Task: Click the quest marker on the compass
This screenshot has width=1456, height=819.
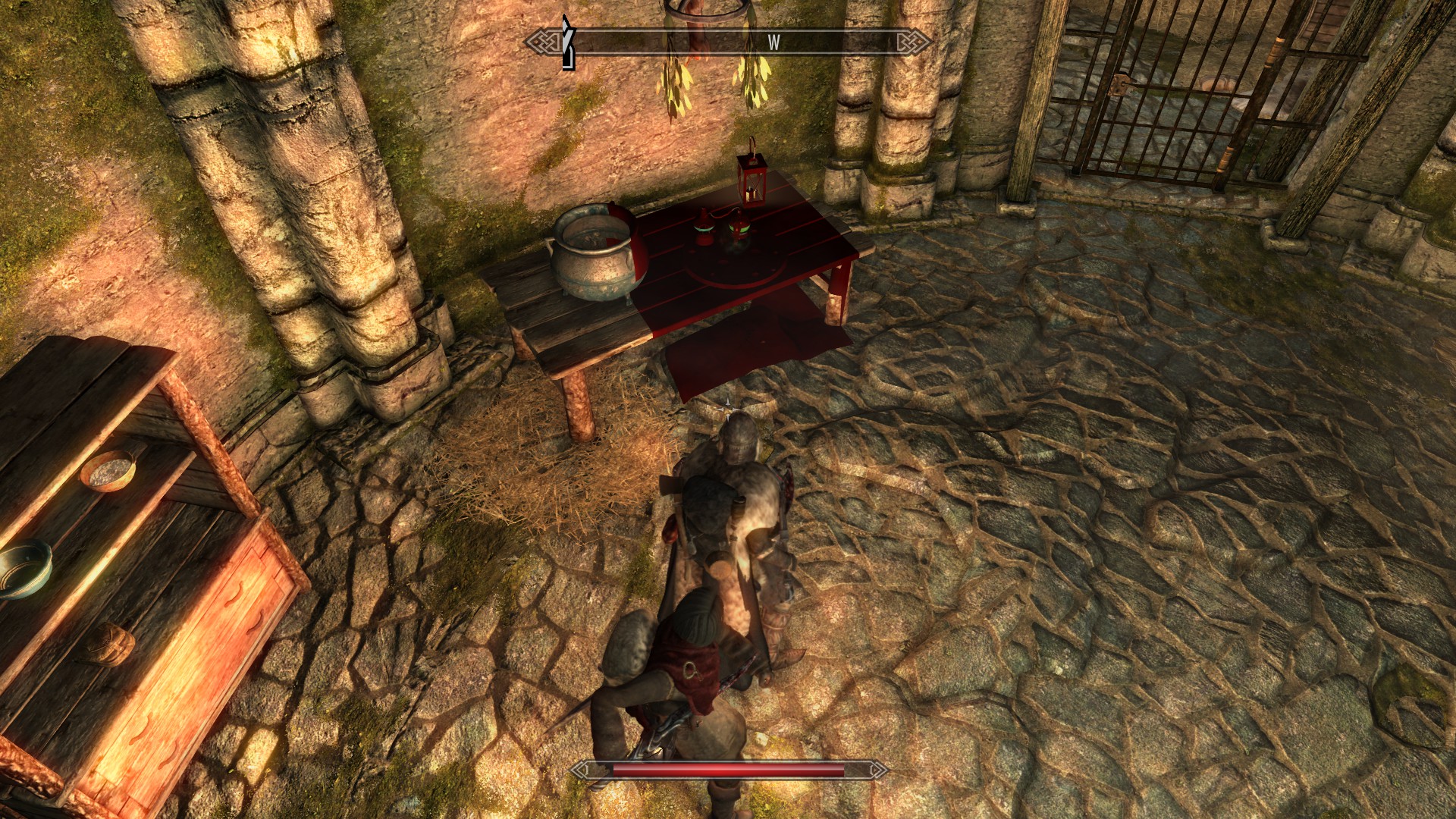Action: tap(567, 43)
